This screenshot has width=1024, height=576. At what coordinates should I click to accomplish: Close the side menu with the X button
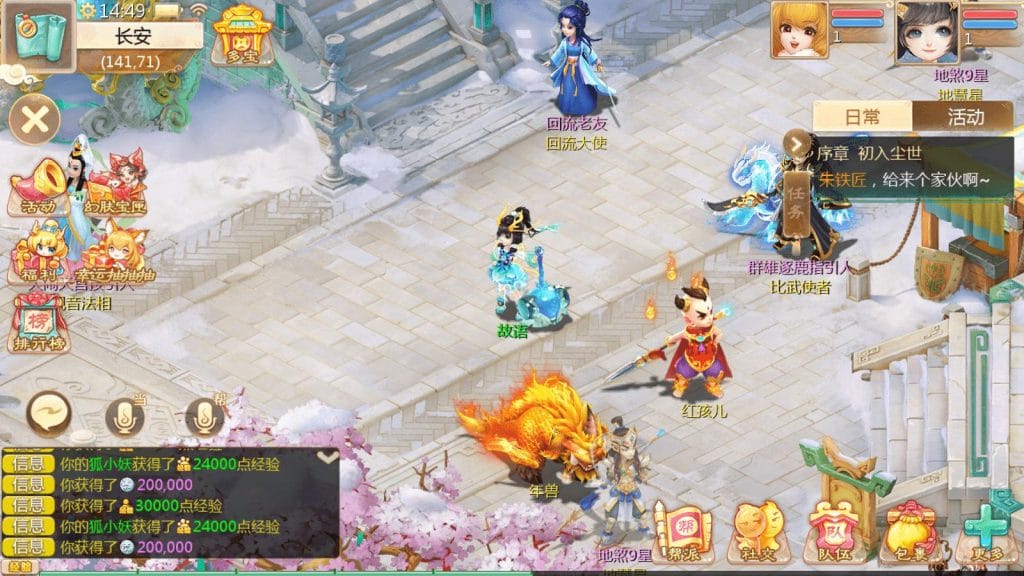(x=35, y=121)
